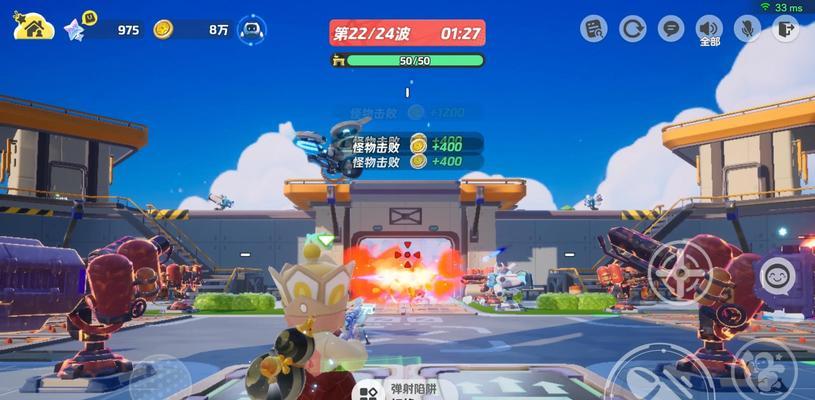
Task: Open the robot assistant icon
Action: pos(254,29)
